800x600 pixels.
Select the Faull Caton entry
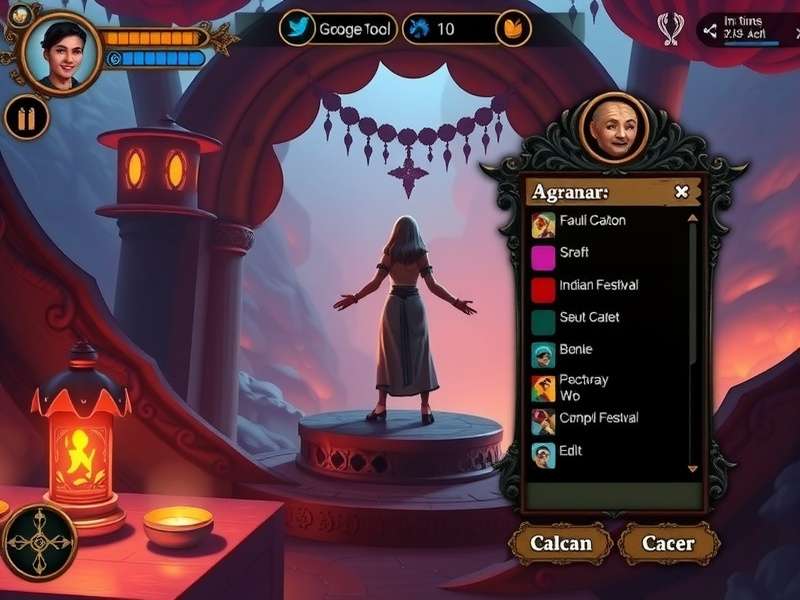tap(592, 221)
